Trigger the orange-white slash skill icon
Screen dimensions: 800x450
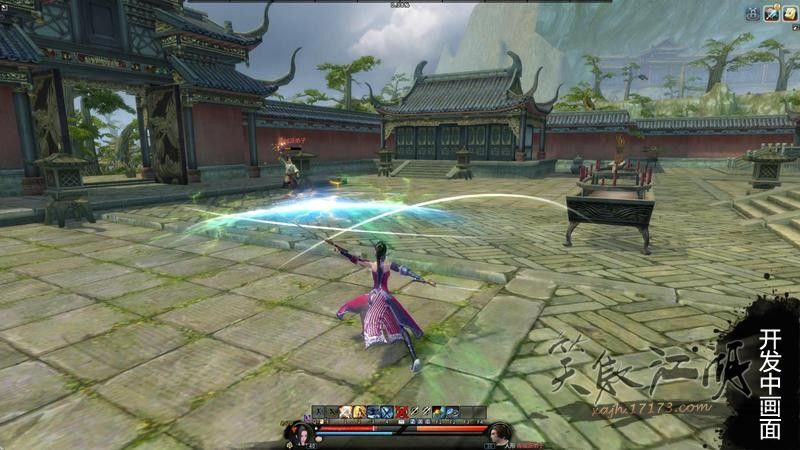345,411
